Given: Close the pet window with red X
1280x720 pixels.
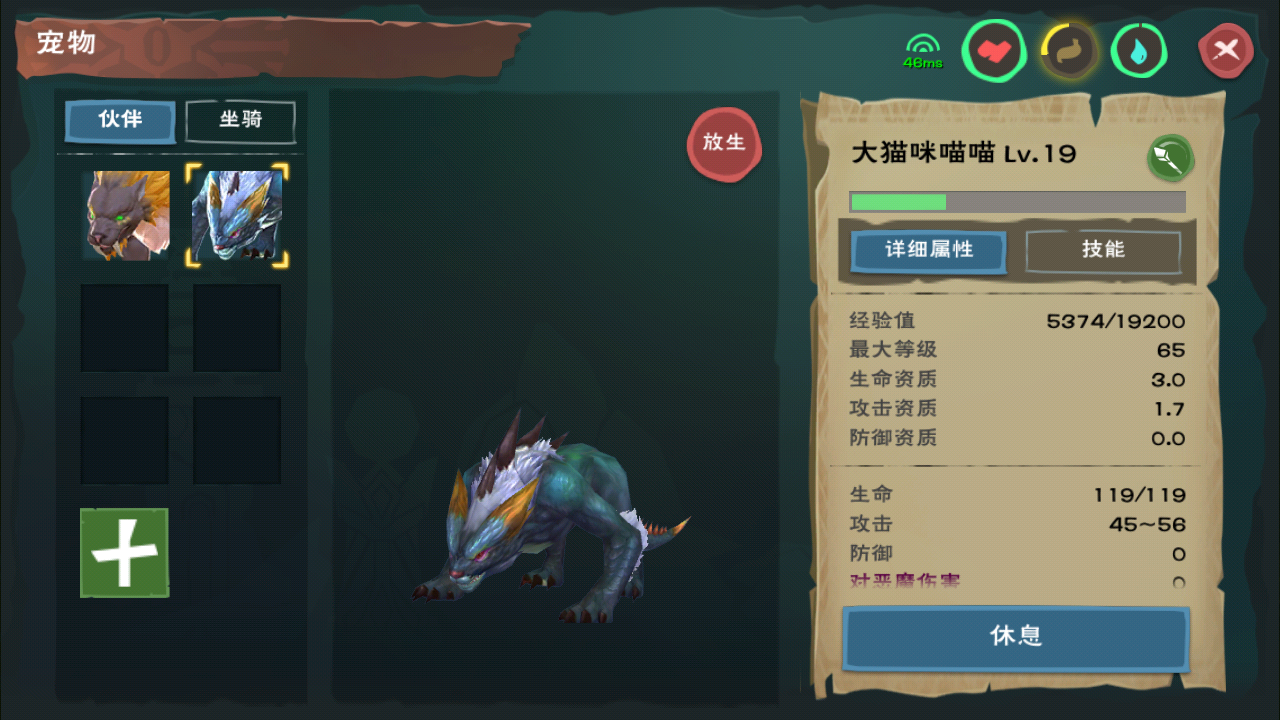Looking at the screenshot, I should pyautogui.click(x=1226, y=49).
